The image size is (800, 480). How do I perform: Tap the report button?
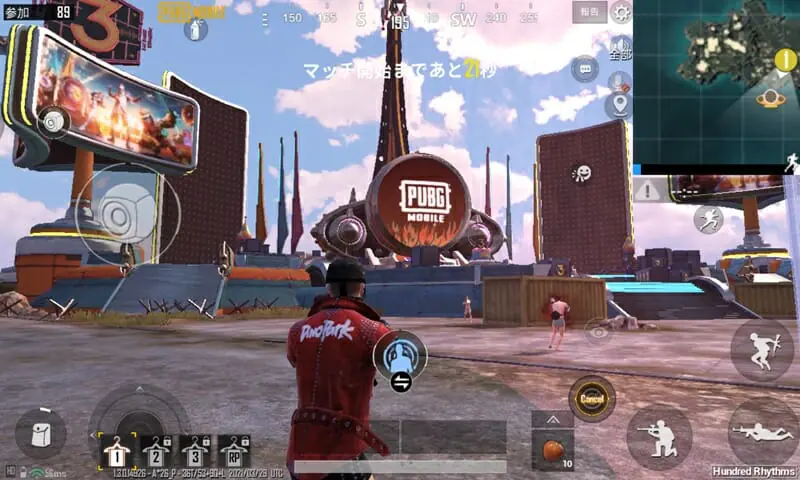click(x=589, y=12)
